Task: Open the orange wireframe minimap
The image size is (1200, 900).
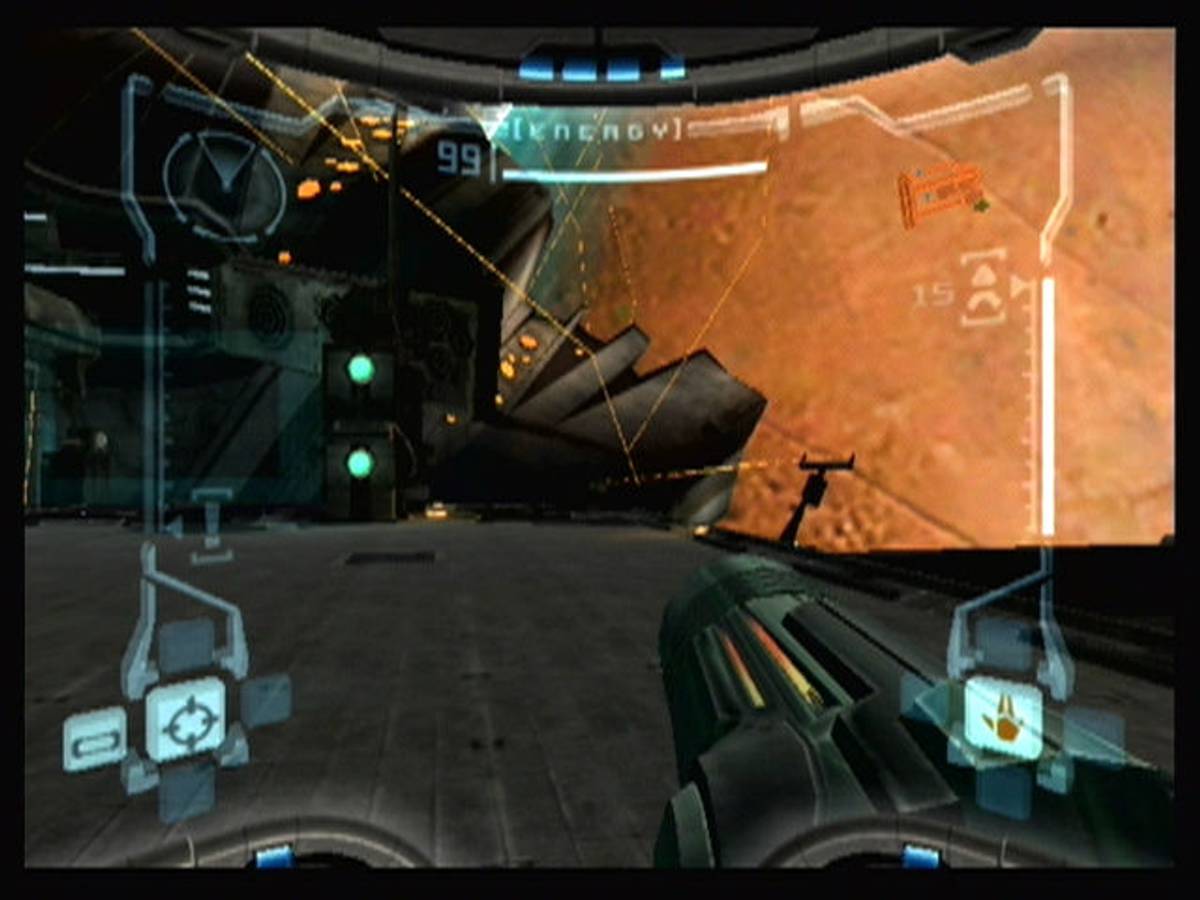Action: point(940,191)
